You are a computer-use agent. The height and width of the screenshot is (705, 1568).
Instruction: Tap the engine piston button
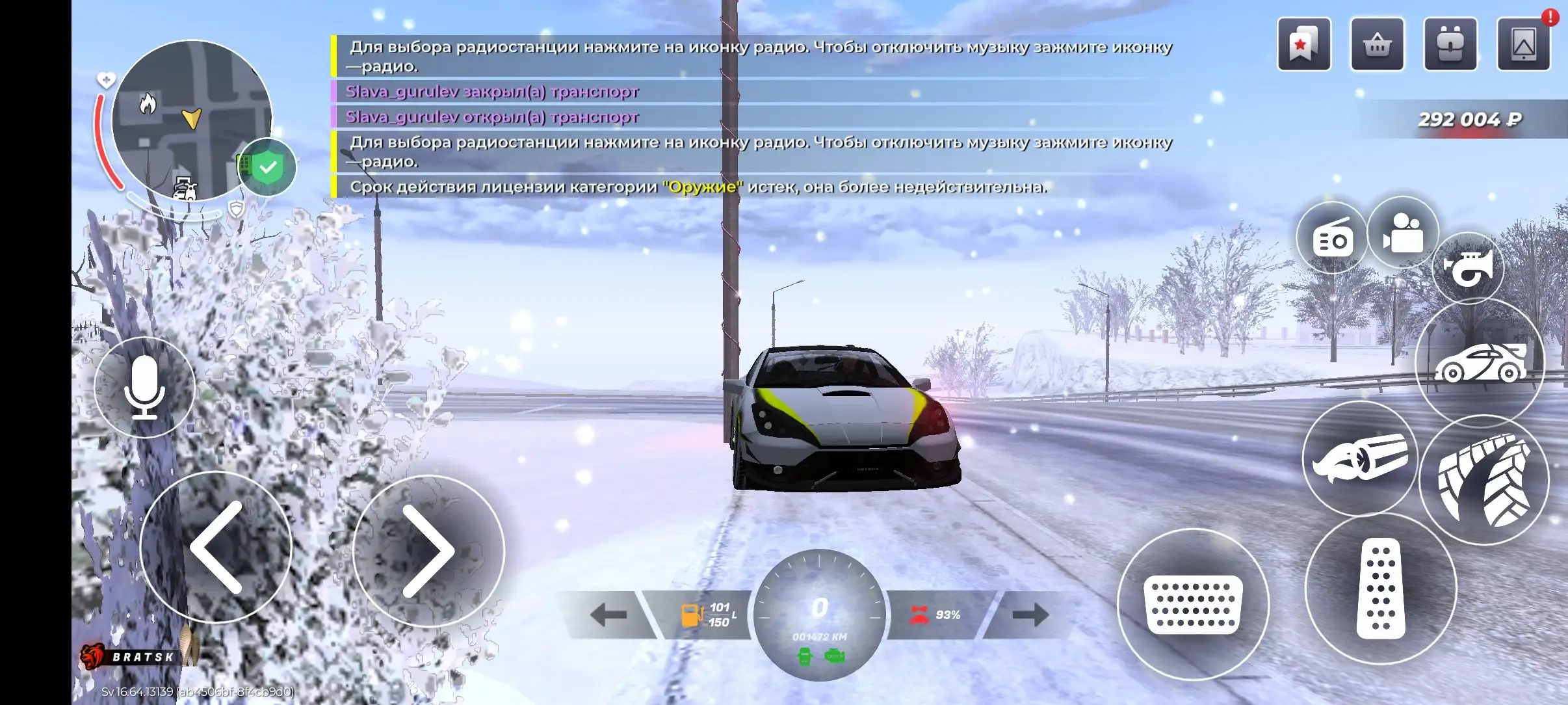pos(1360,460)
